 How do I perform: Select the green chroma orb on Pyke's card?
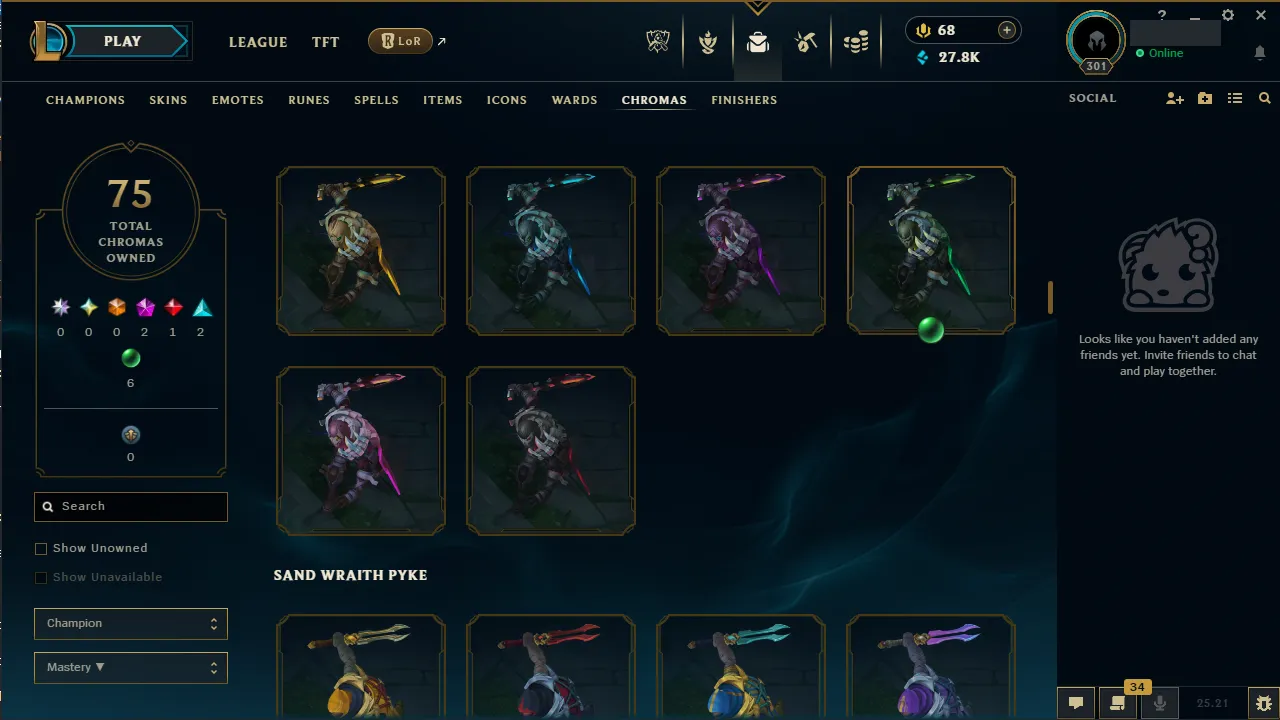(x=930, y=331)
